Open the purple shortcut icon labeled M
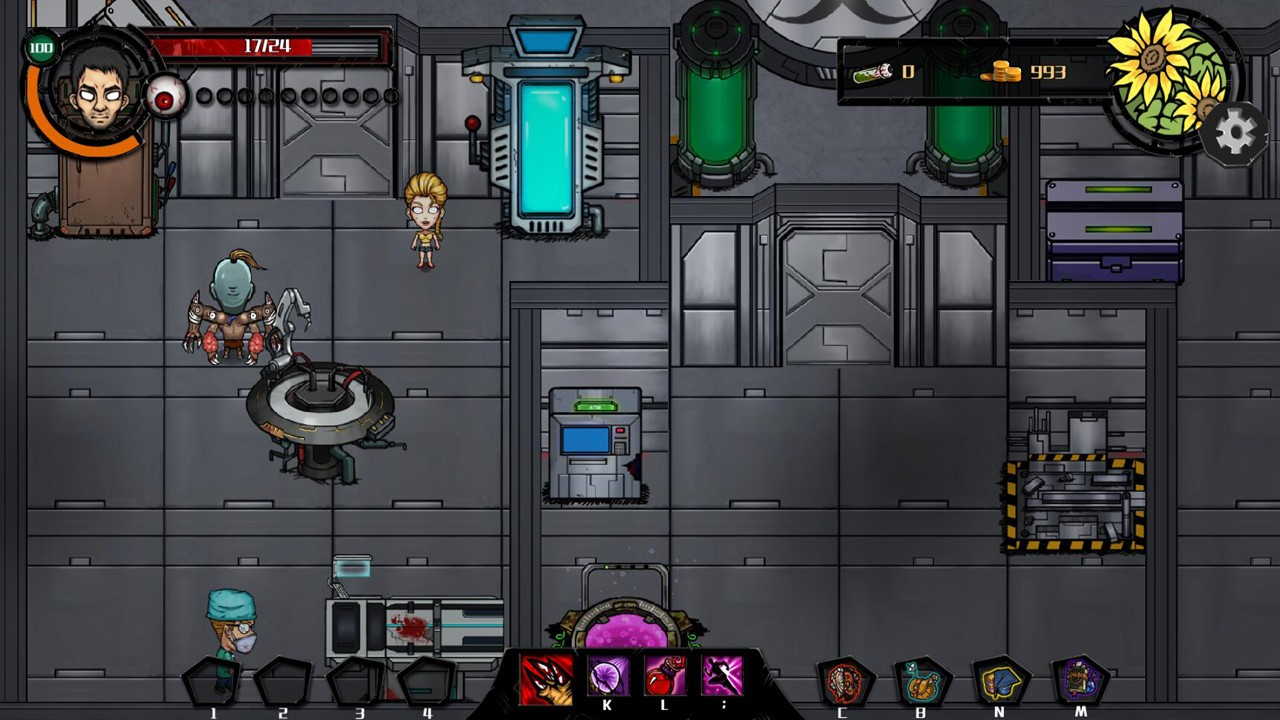 pos(1080,682)
